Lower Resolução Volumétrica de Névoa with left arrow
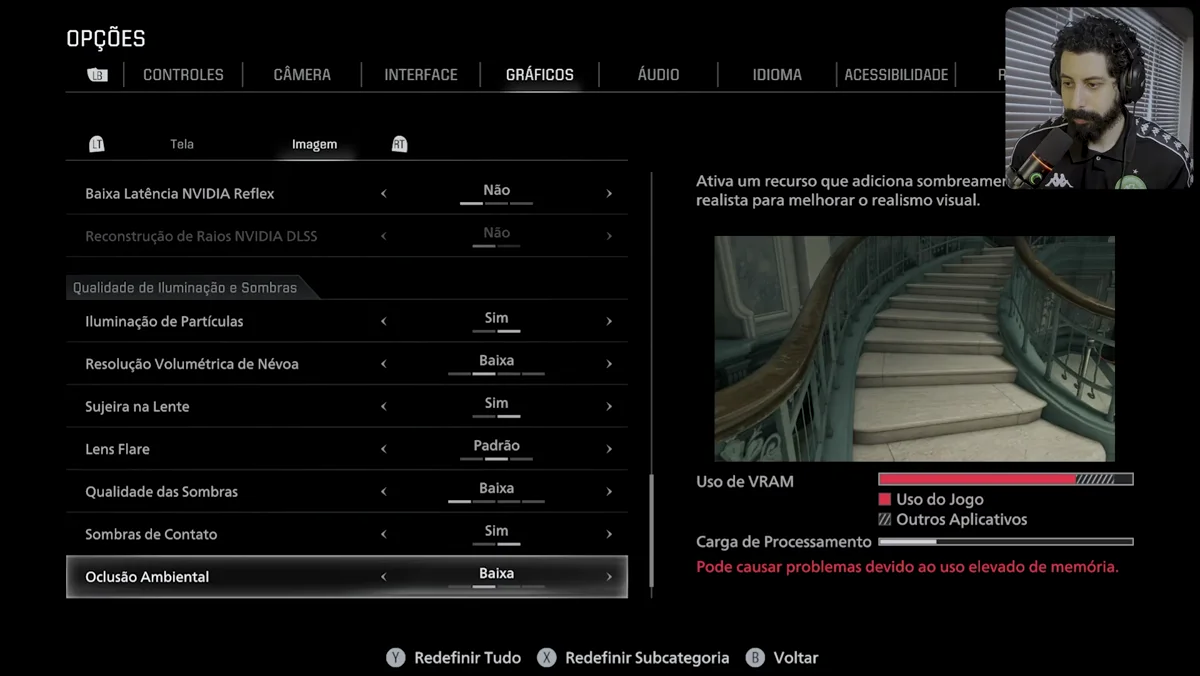Viewport: 1200px width, 676px height. pos(384,364)
